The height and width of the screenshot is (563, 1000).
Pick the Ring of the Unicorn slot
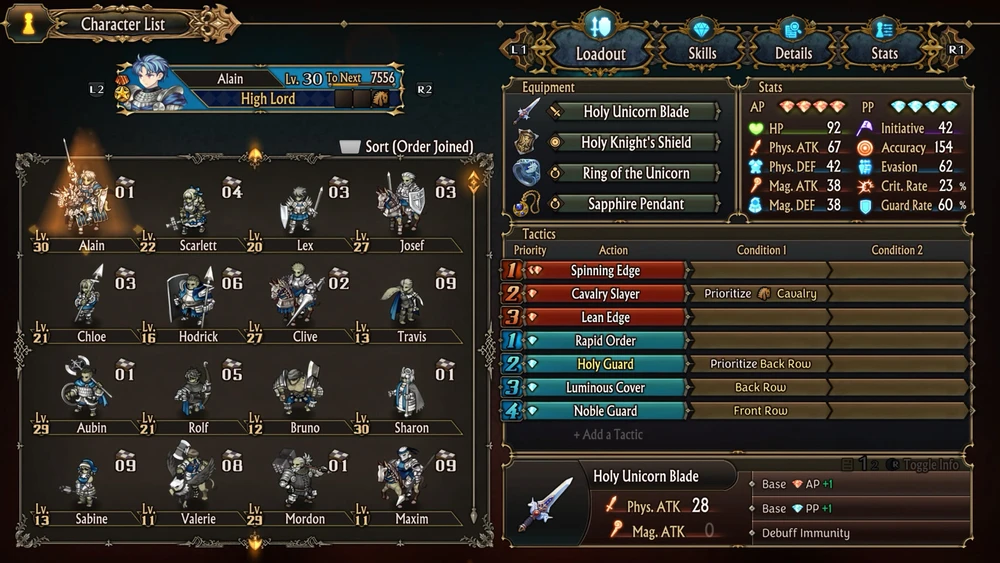pos(635,174)
